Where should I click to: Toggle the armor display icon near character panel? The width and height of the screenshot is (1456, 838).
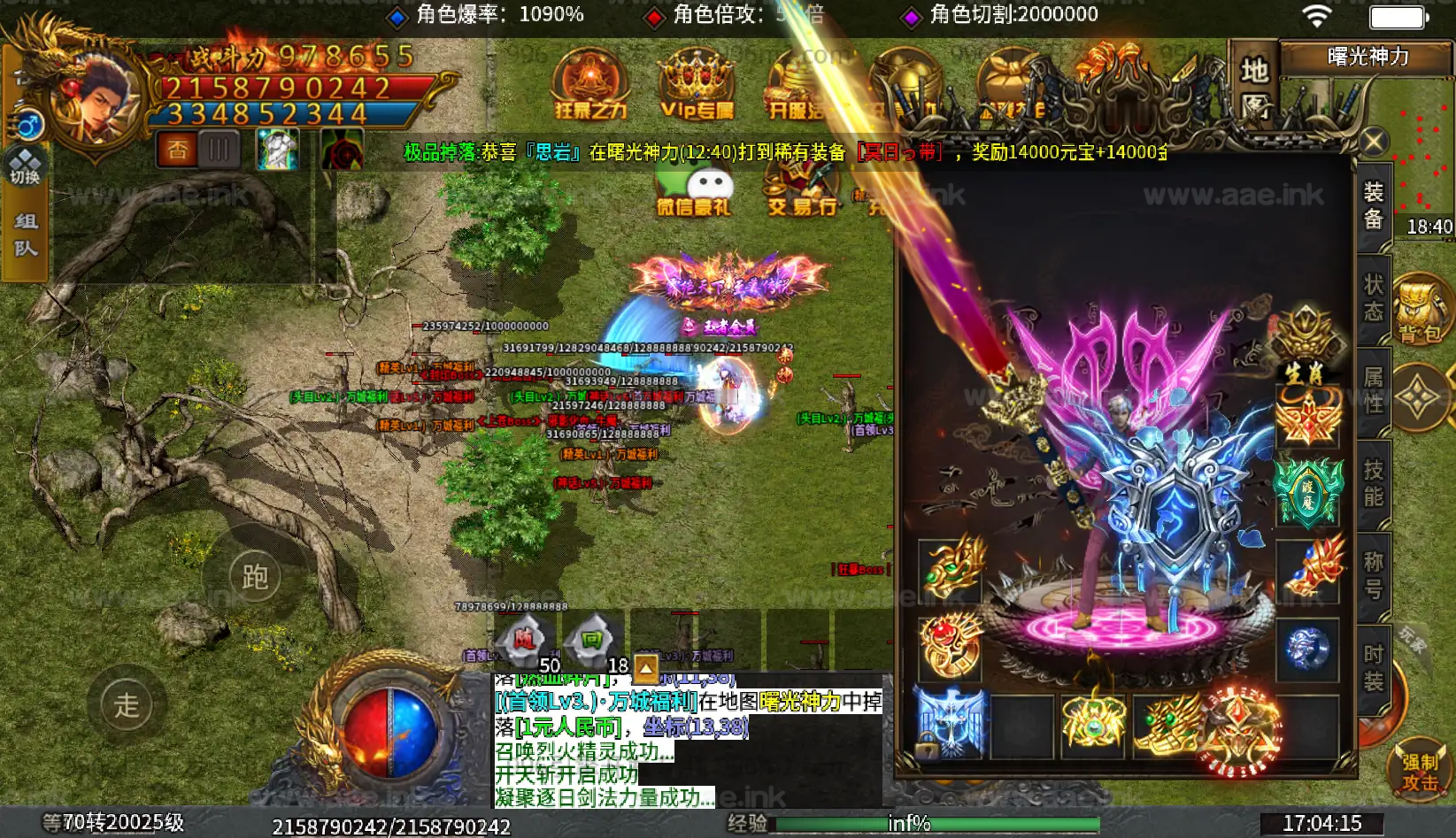(x=277, y=149)
